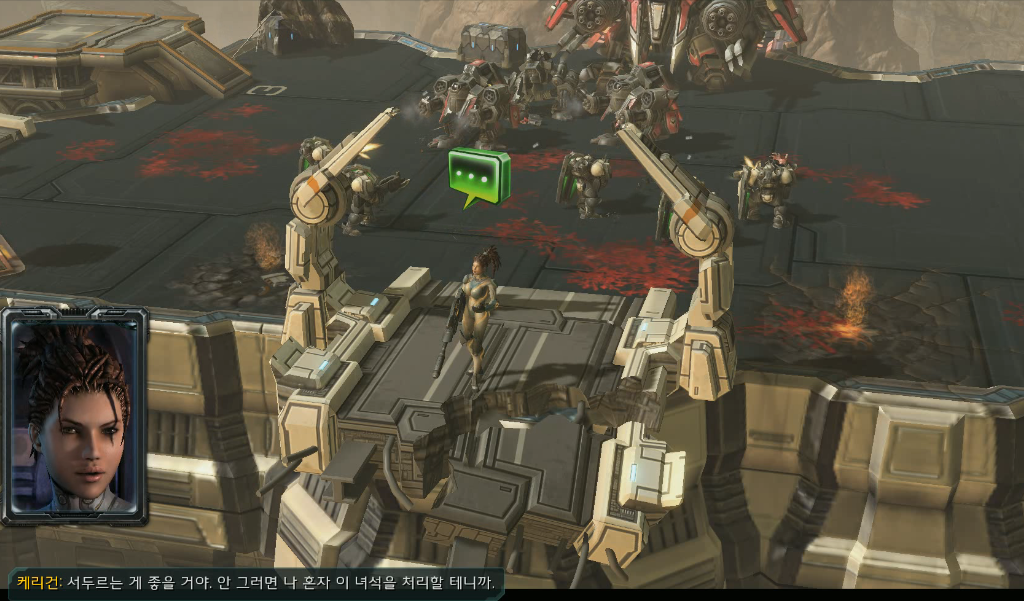Select the green speech bubble icon

tap(478, 175)
